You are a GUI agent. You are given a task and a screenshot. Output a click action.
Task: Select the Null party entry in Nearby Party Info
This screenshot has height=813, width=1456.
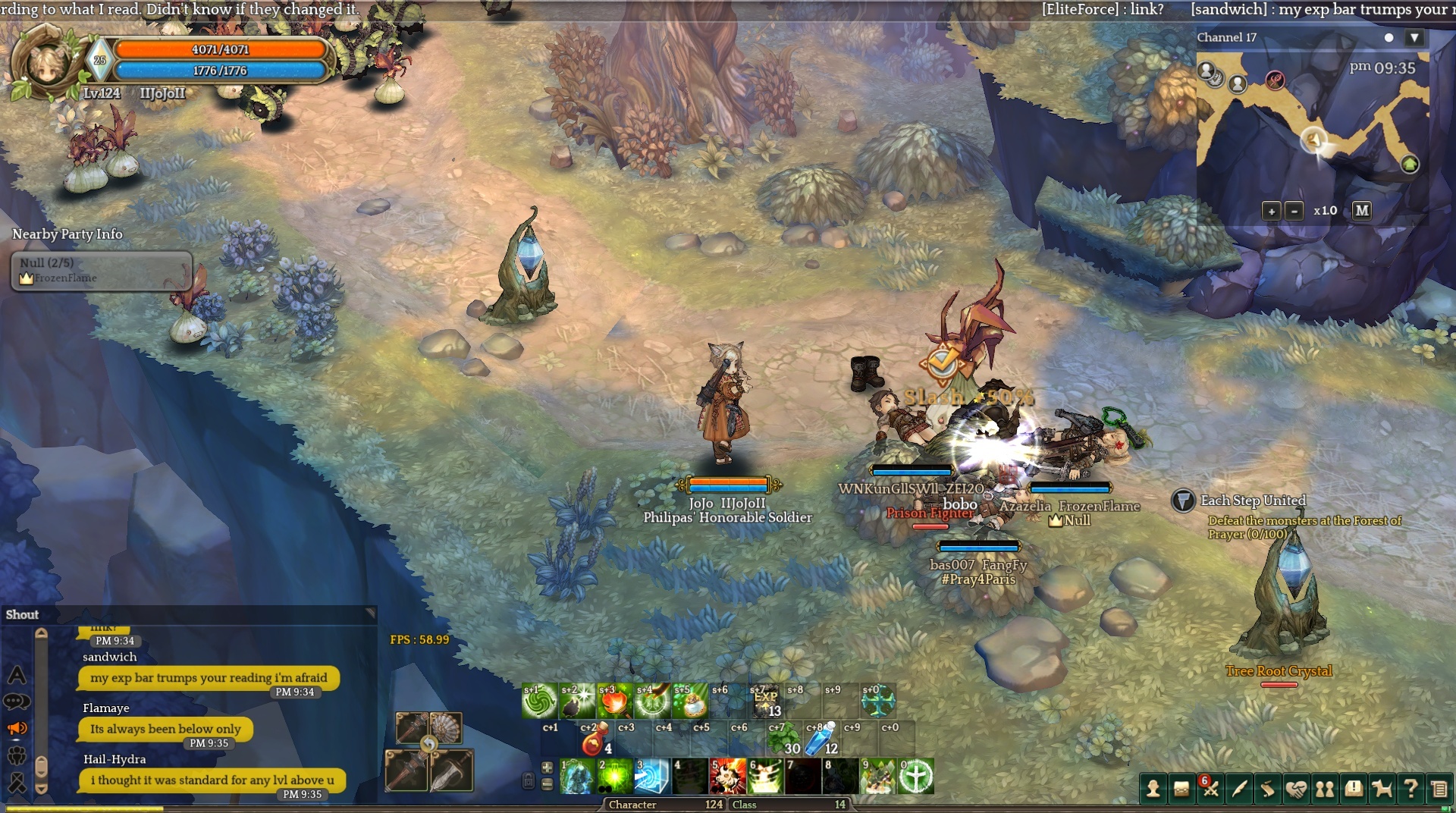tap(101, 271)
